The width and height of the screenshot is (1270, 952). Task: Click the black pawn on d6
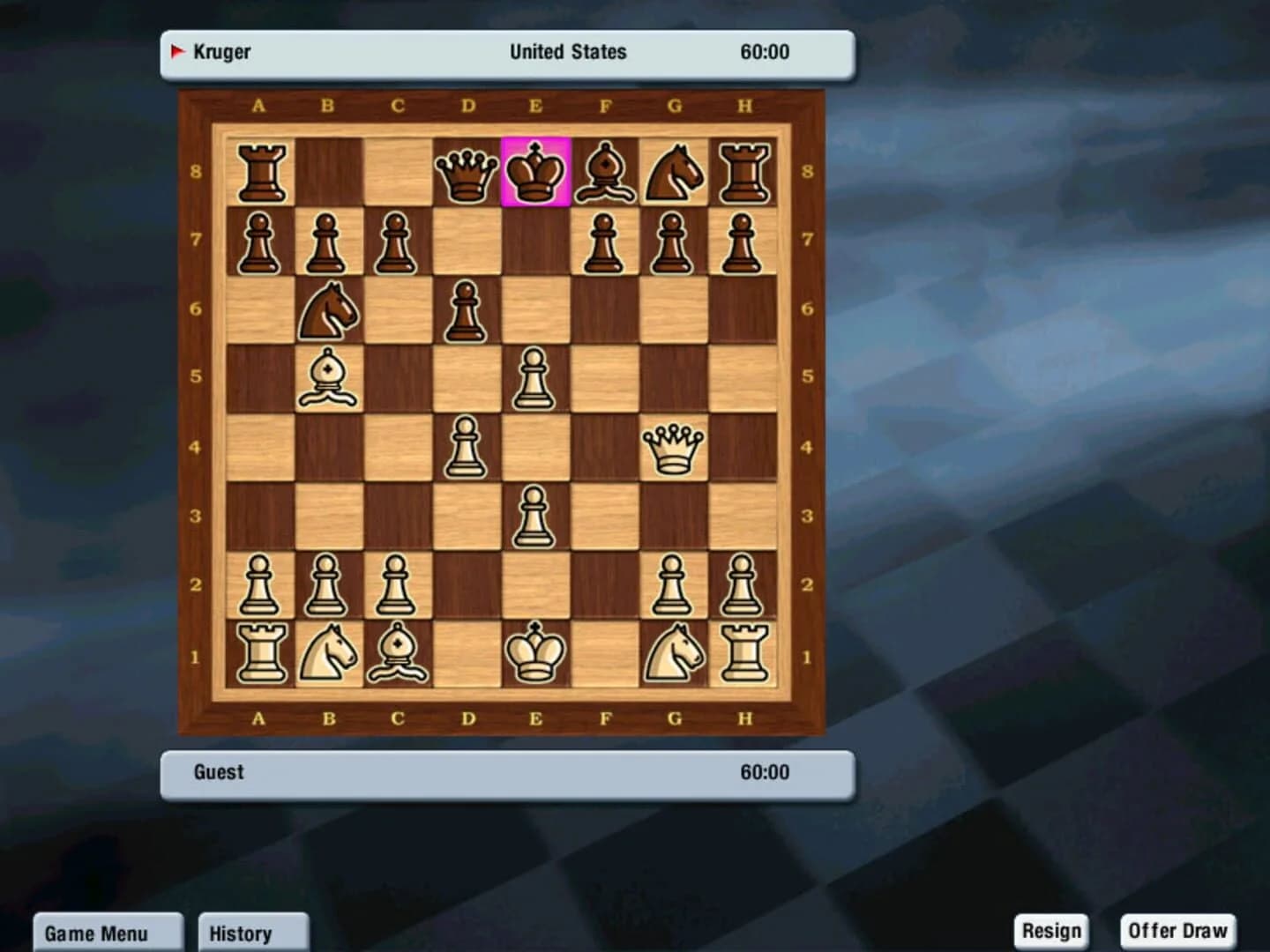click(x=467, y=310)
